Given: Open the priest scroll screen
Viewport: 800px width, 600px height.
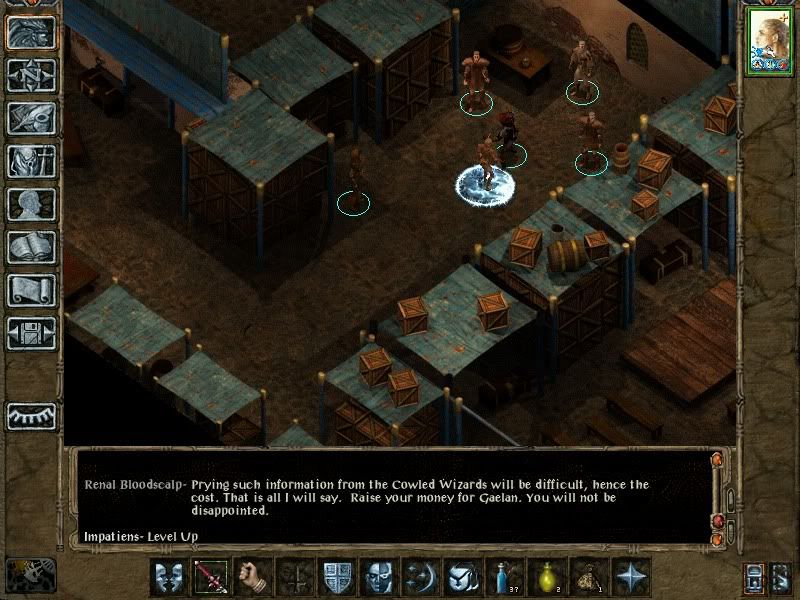Looking at the screenshot, I should coord(31,290).
